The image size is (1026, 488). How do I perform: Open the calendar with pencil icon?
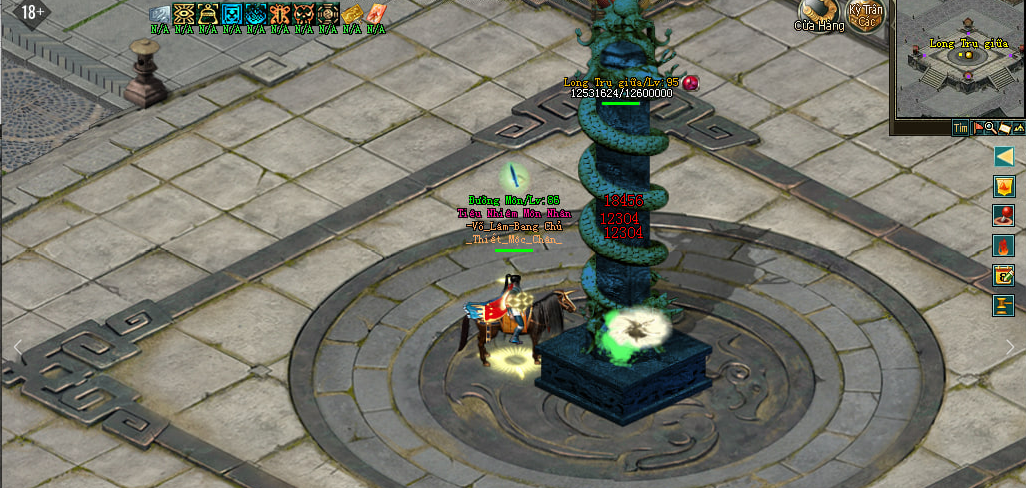tap(1004, 275)
